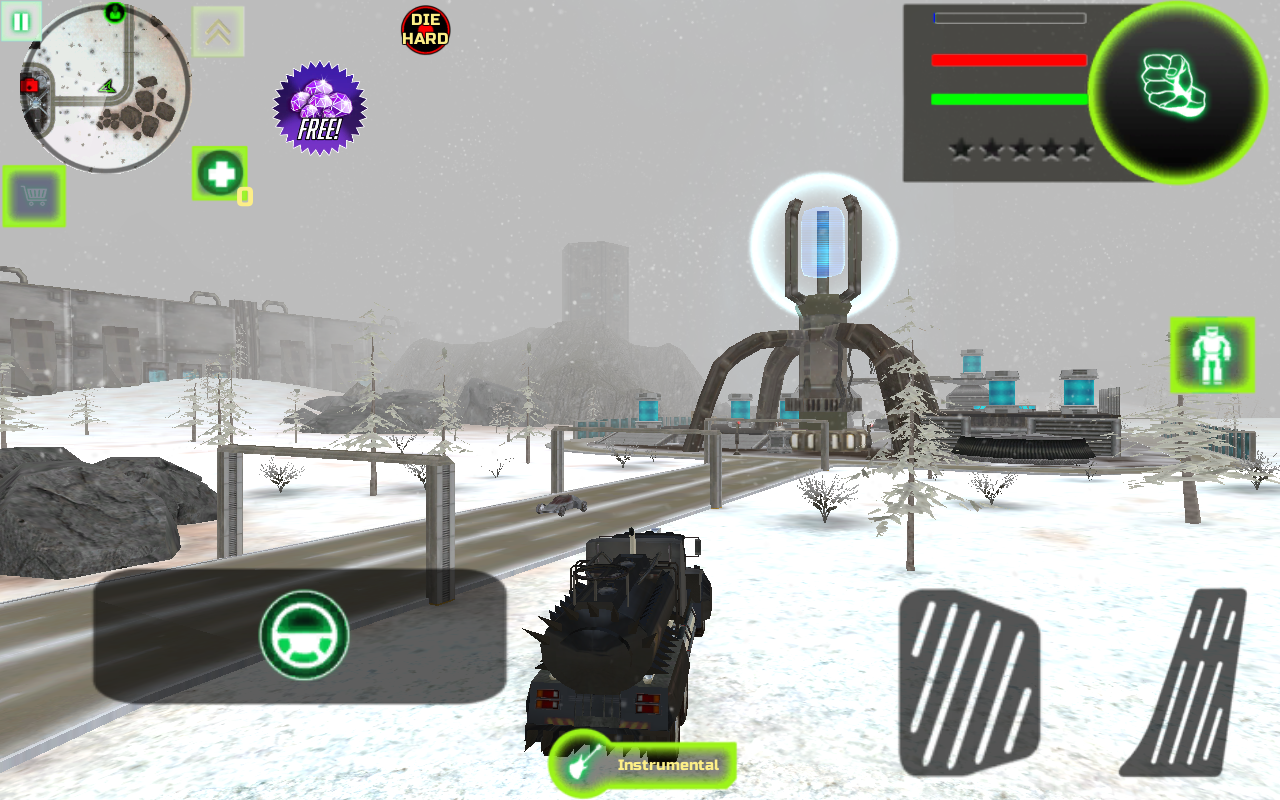Click the red camera icon on the minimap
Screen dimensions: 1280x800
pos(29,86)
